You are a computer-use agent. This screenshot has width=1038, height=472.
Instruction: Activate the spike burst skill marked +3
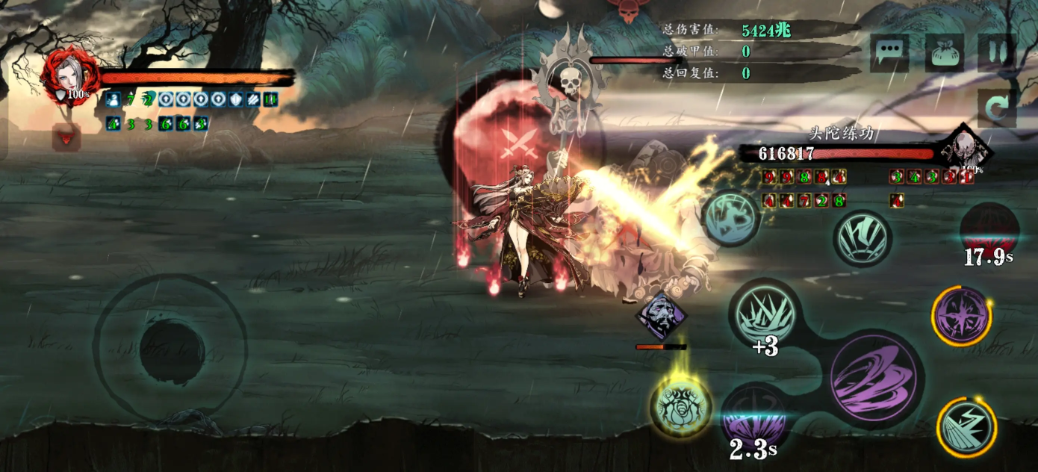coord(765,314)
